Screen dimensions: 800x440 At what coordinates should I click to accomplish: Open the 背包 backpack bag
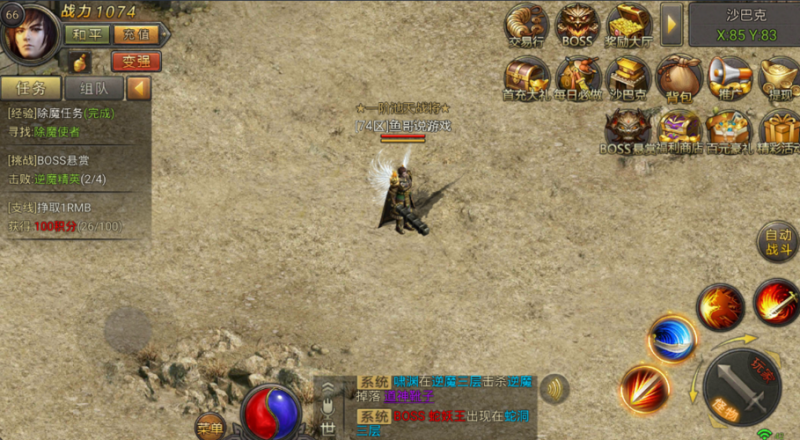(680, 76)
